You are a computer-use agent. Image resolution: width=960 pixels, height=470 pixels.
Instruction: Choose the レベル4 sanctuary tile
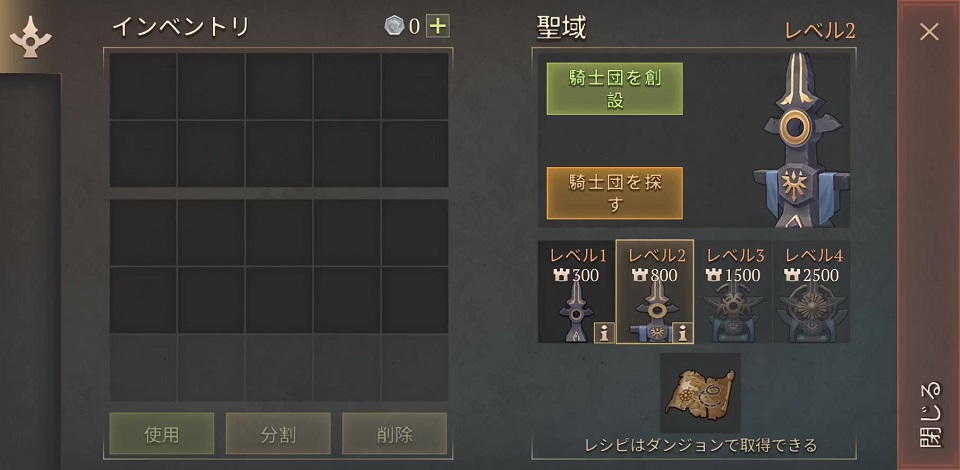(x=812, y=292)
